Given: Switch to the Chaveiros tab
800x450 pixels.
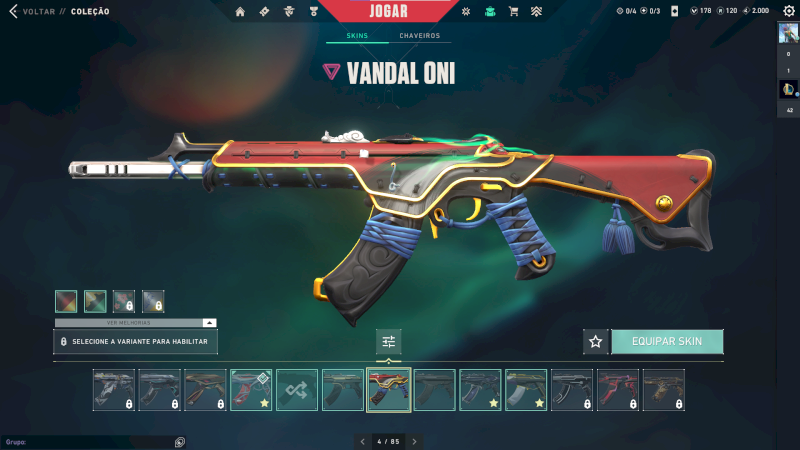Looking at the screenshot, I should [x=419, y=36].
